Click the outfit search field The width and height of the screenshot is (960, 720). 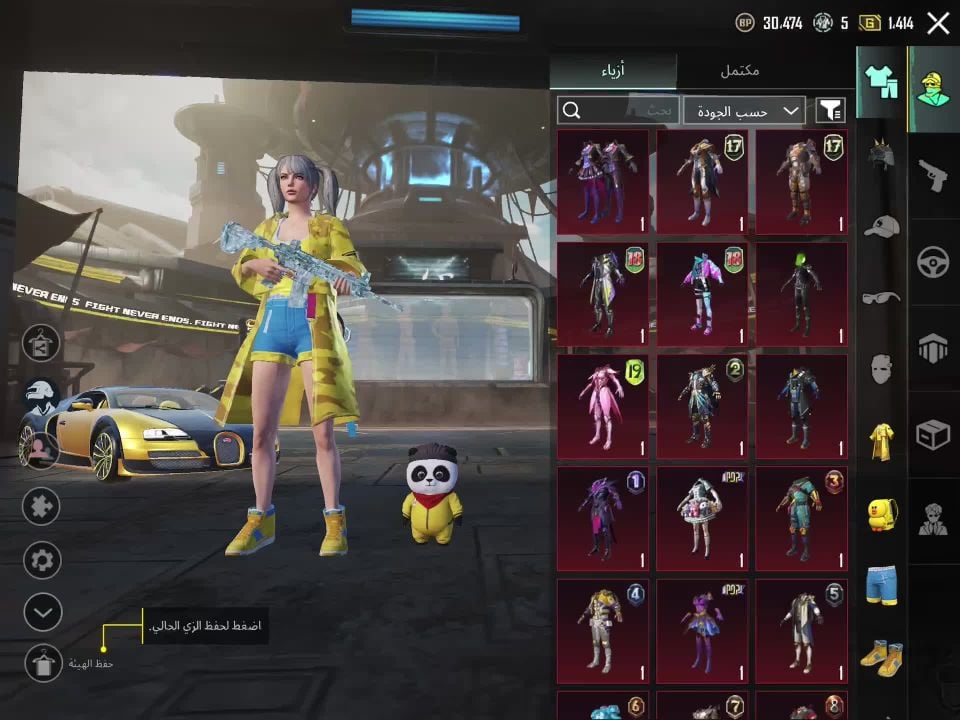pyautogui.click(x=618, y=110)
